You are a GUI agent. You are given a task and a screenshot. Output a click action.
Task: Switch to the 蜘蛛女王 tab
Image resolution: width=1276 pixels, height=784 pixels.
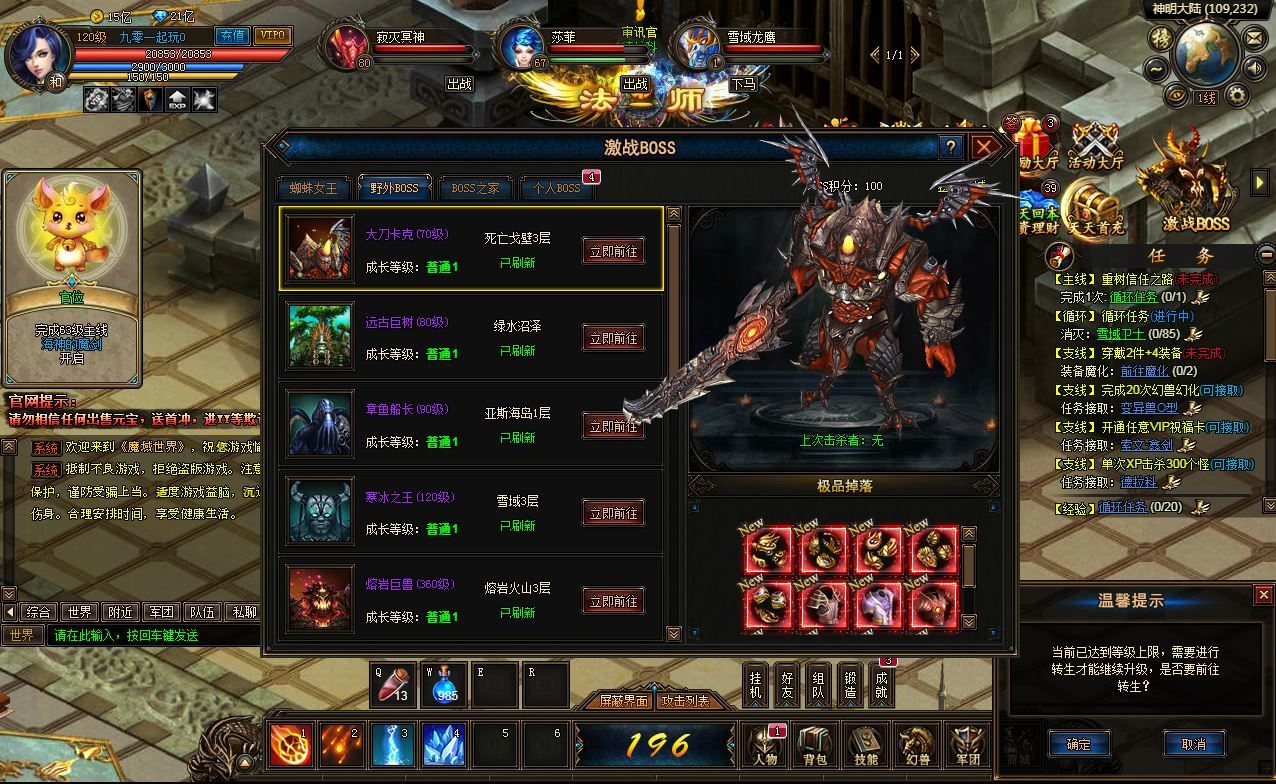click(x=314, y=188)
